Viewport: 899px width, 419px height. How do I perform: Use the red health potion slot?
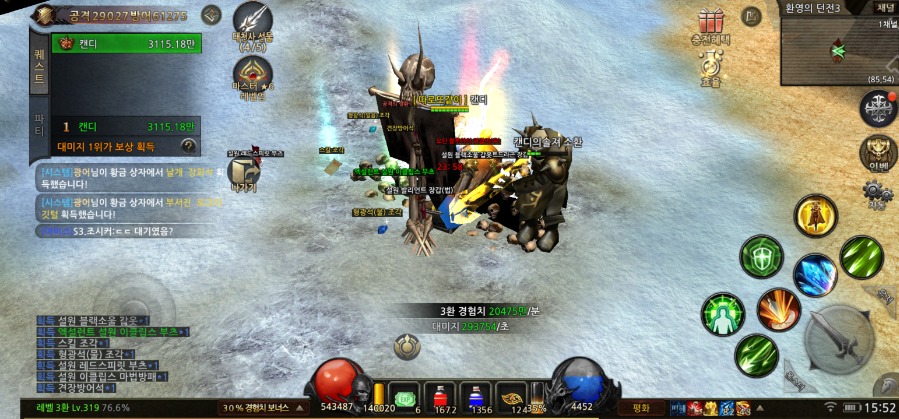[x=444, y=395]
